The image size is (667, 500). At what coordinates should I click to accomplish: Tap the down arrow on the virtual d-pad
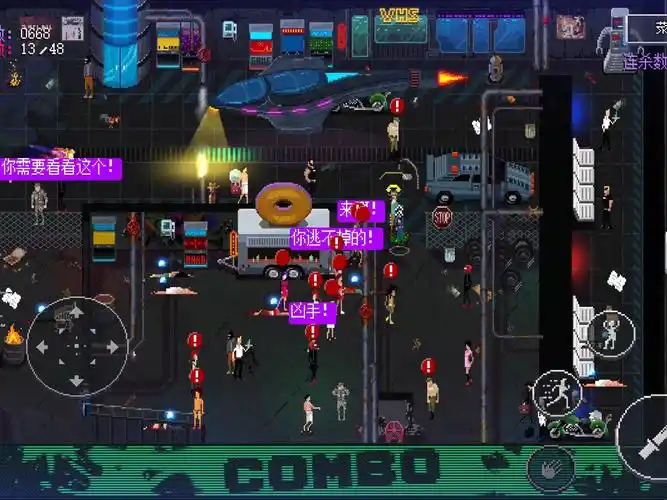click(76, 380)
